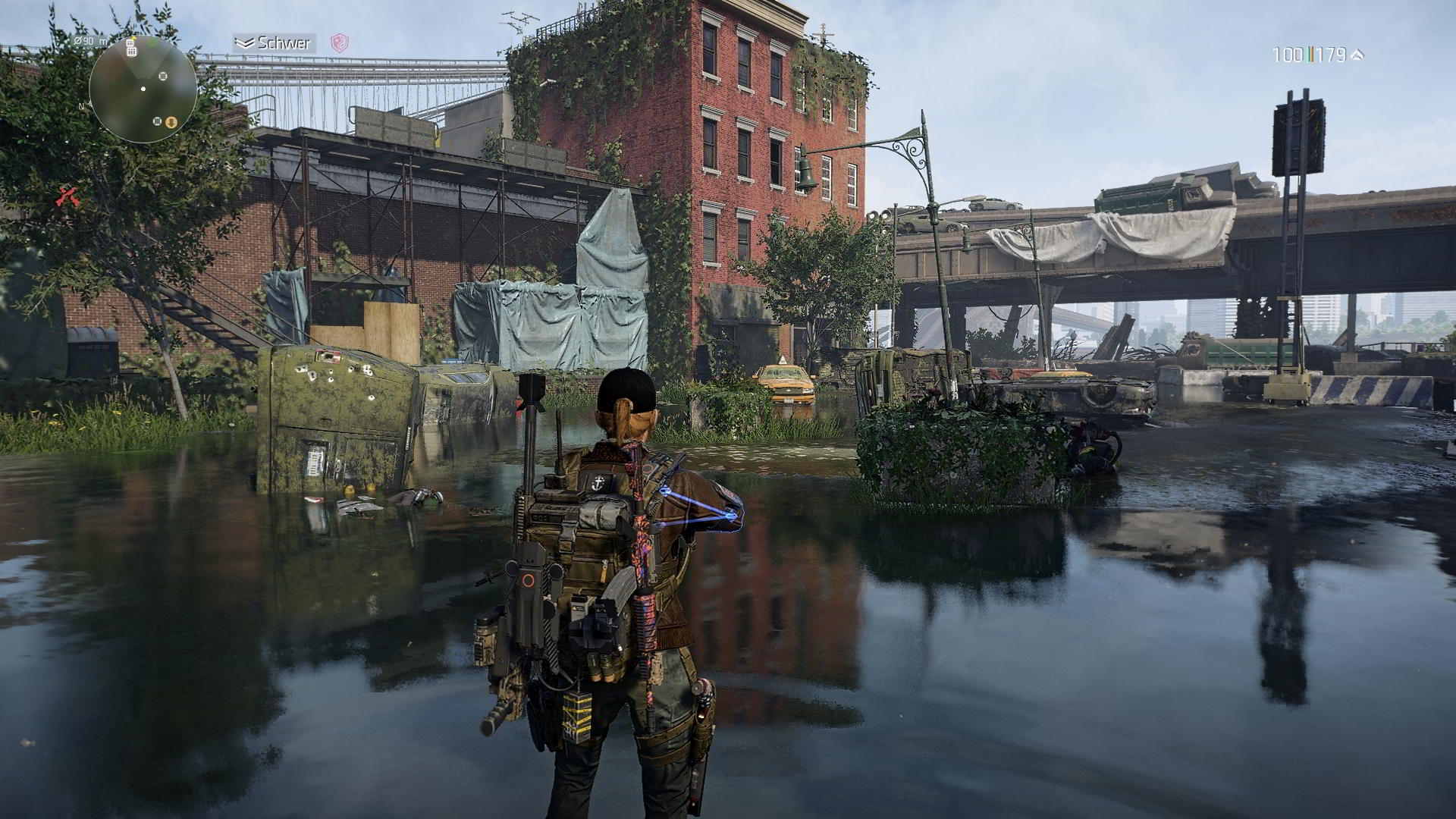This screenshot has height=819, width=1456.
Task: Open details from the 90 m range label
Action: click(x=91, y=42)
